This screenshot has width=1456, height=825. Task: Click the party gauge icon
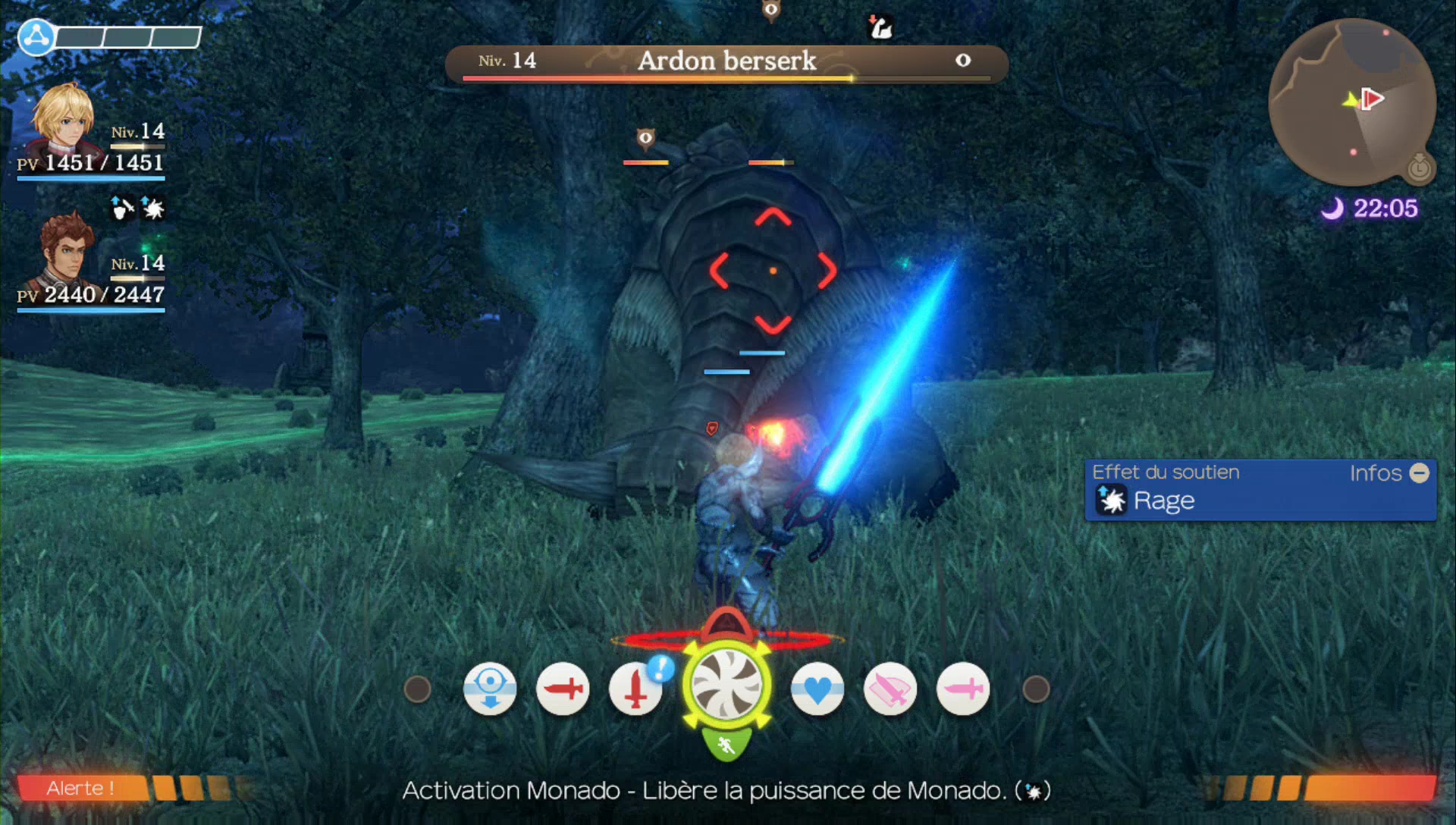pyautogui.click(x=36, y=36)
